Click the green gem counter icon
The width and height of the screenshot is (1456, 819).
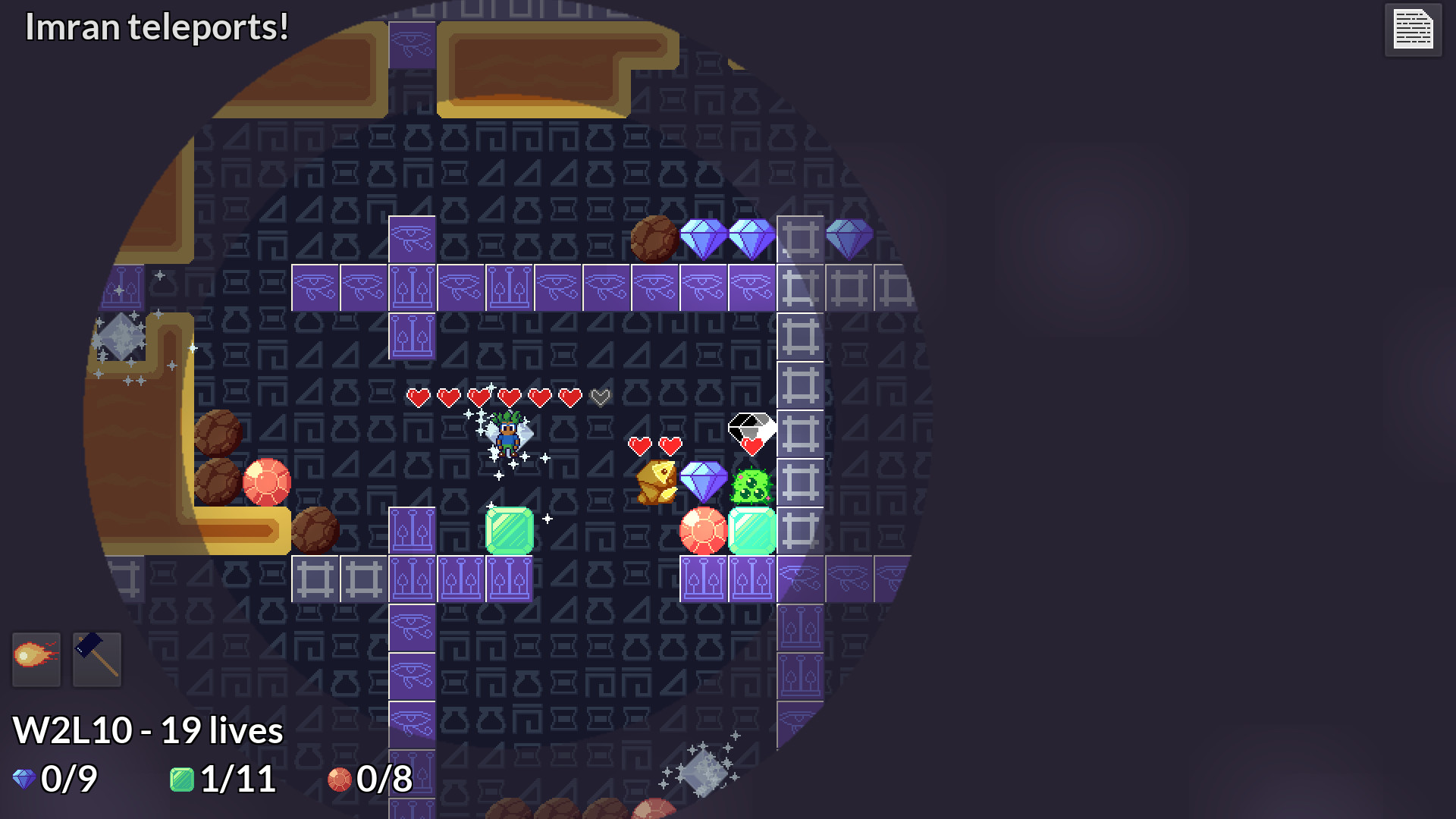pos(182,778)
